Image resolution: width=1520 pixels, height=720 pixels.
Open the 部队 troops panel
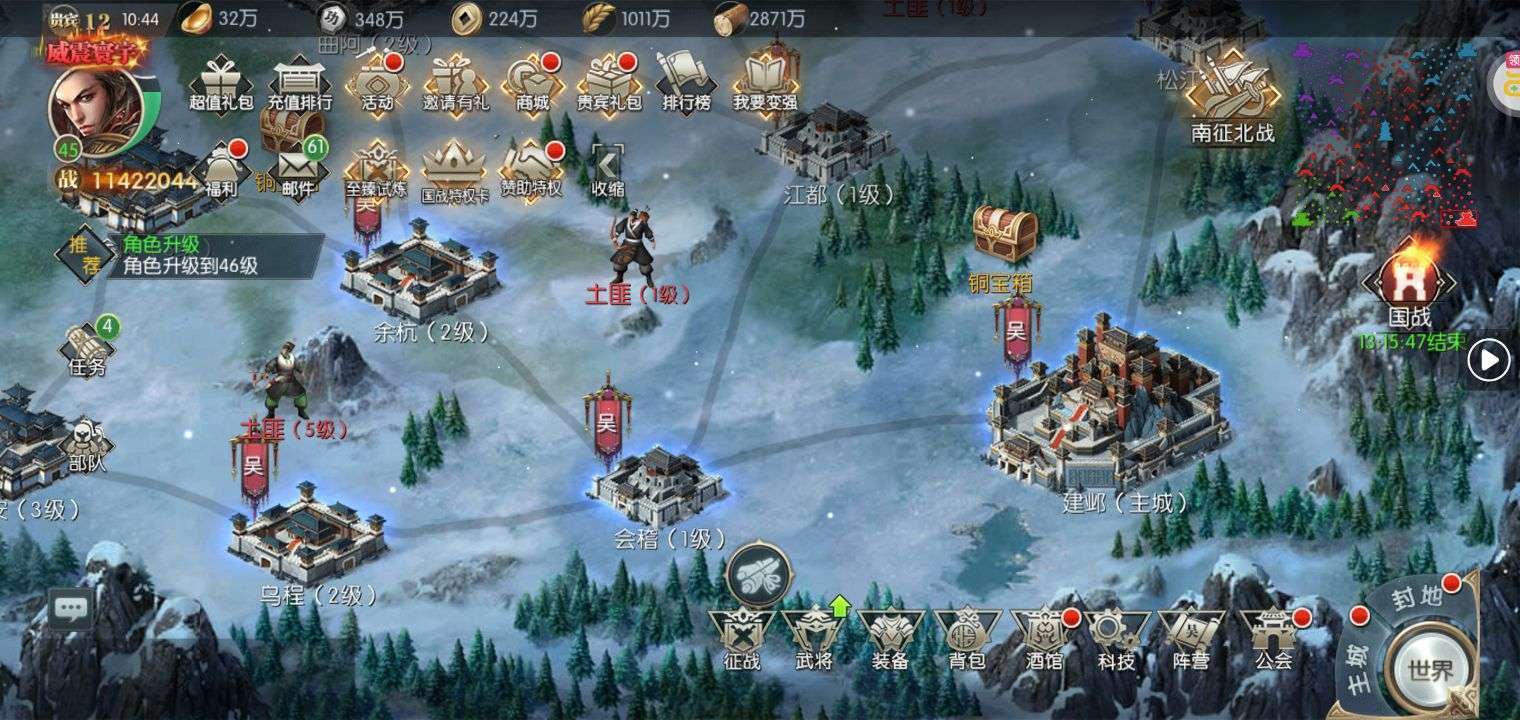coord(86,445)
